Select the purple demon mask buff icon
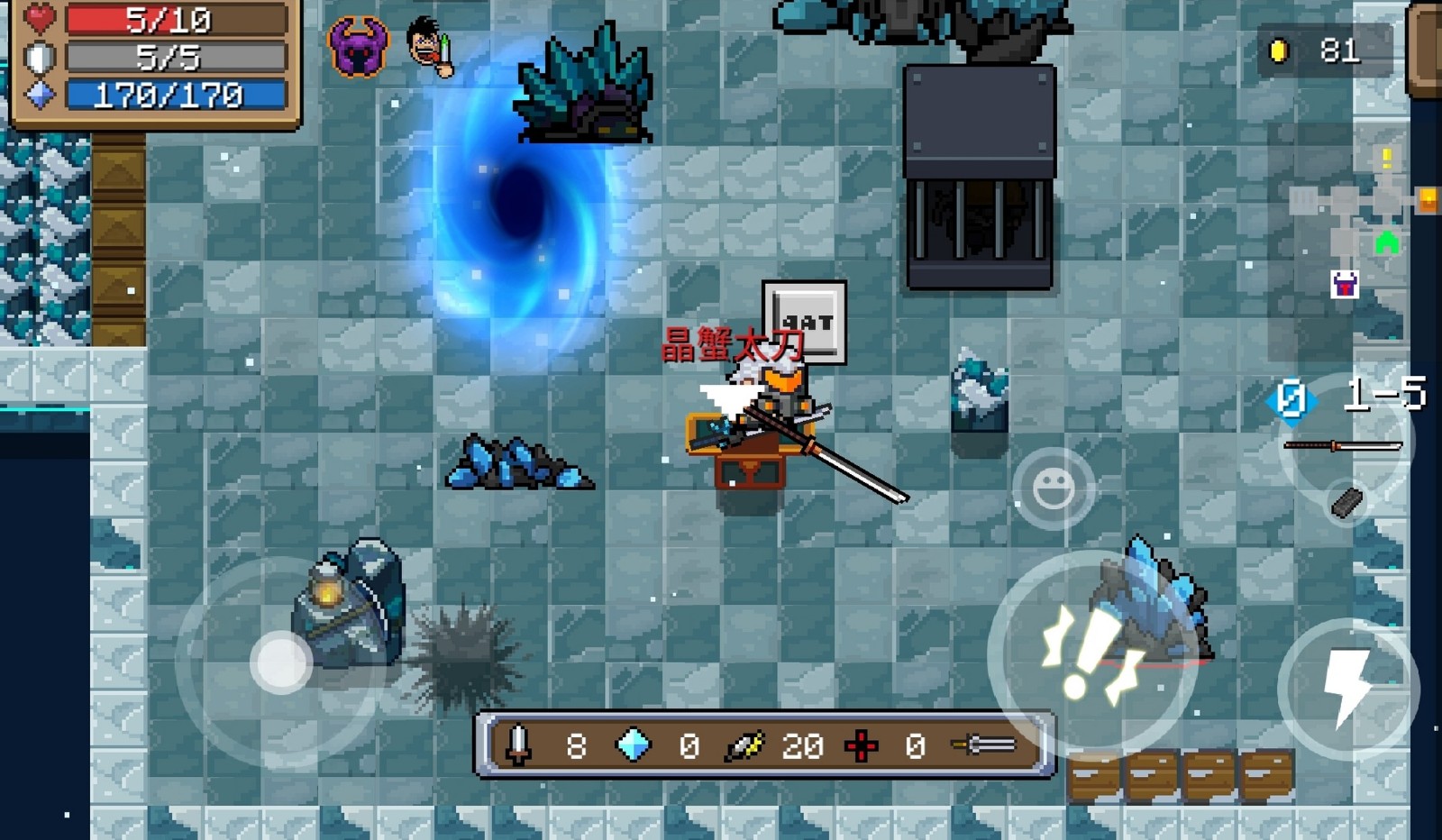 click(x=358, y=47)
